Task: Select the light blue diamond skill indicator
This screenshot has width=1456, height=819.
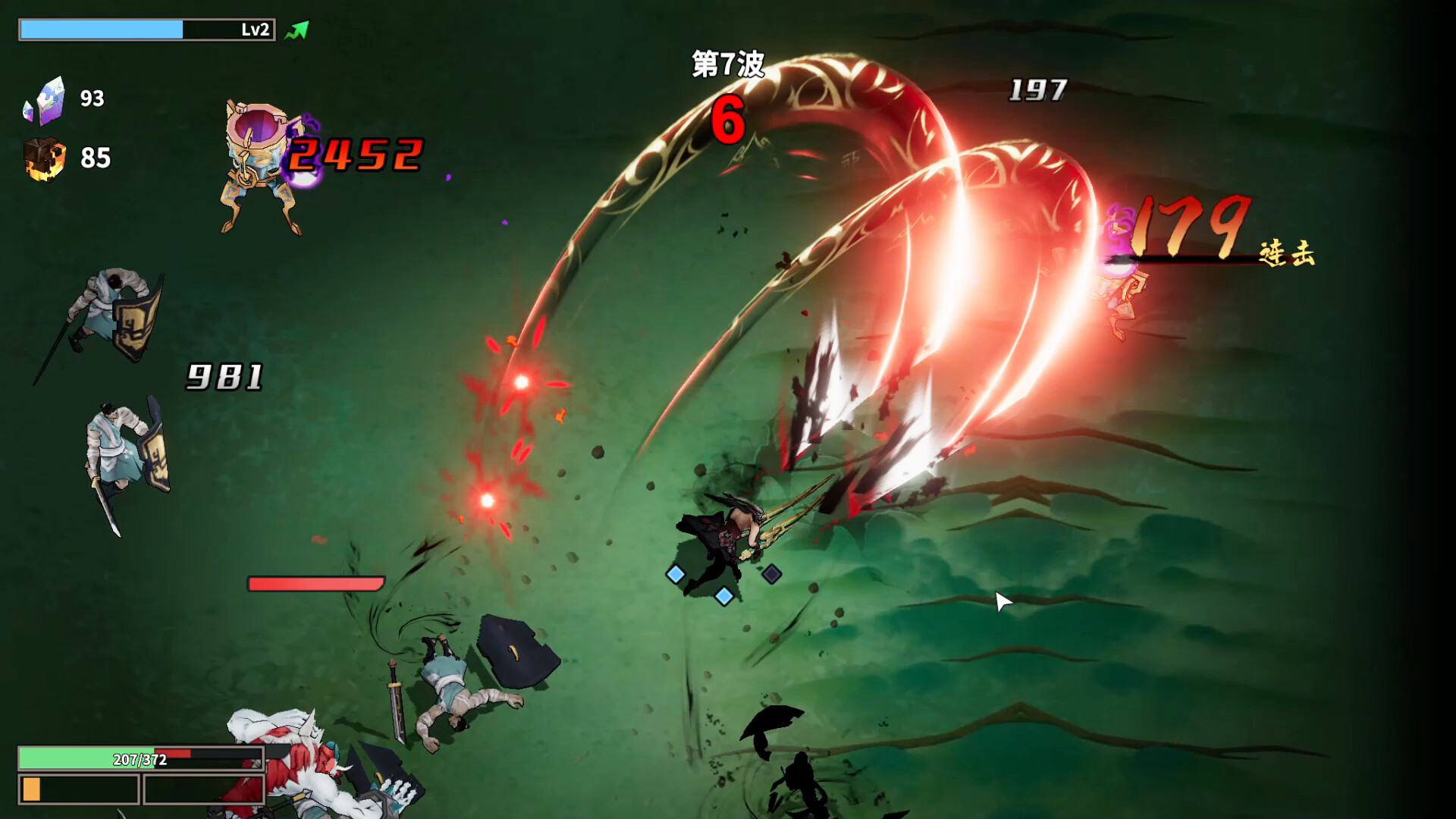Action: click(674, 575)
